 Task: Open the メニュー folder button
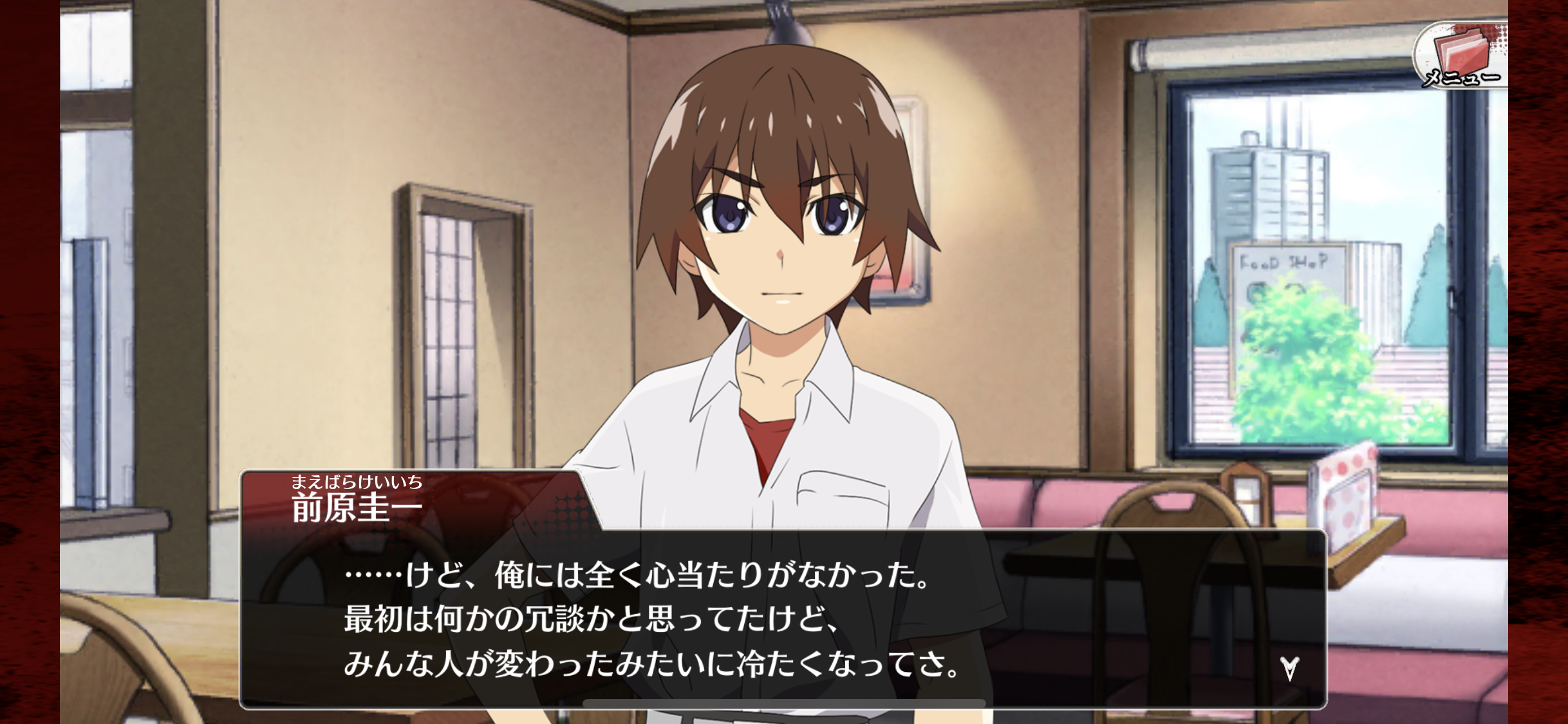point(1461,57)
